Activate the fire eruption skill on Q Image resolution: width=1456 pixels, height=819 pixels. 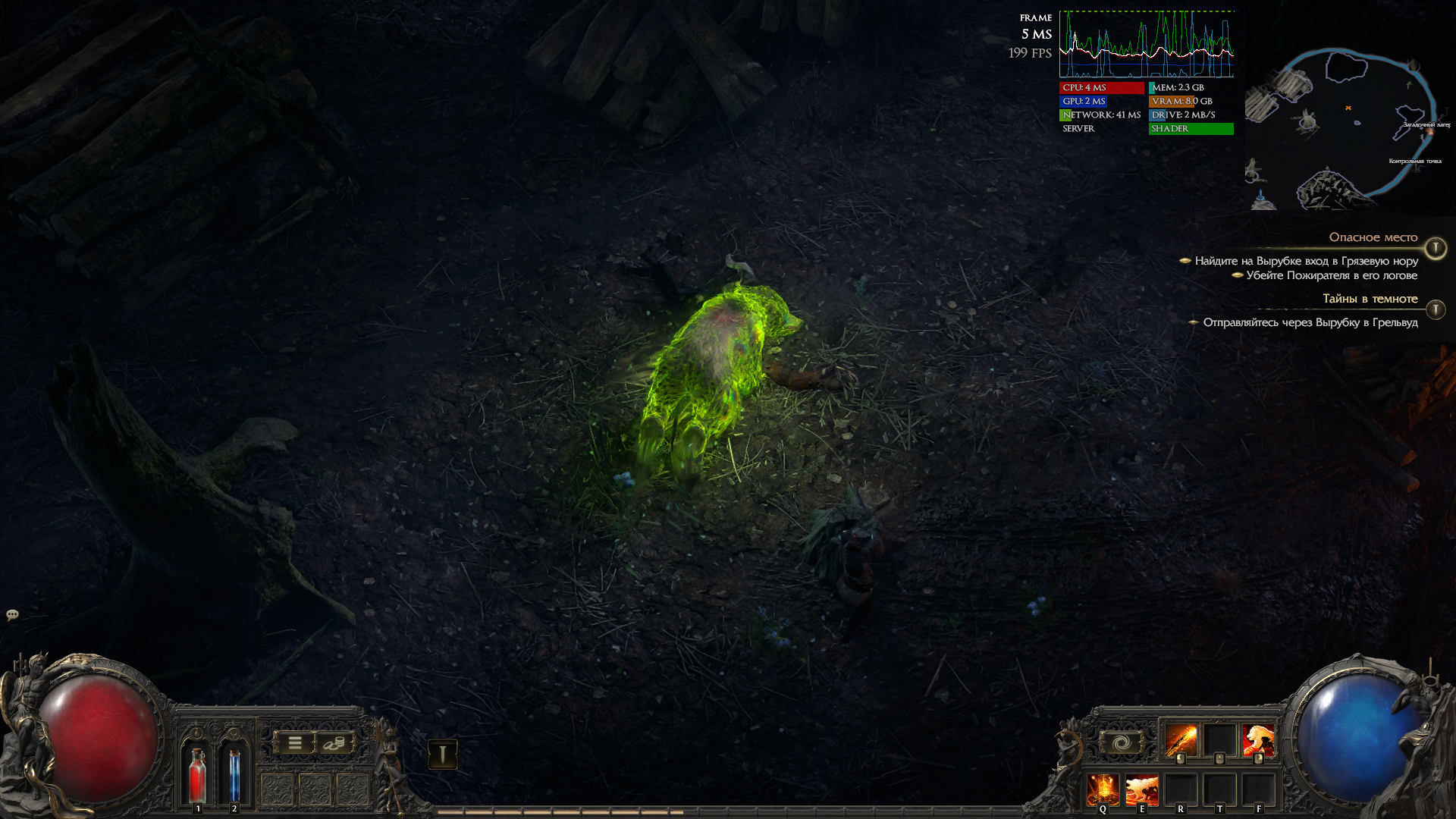point(1103,789)
